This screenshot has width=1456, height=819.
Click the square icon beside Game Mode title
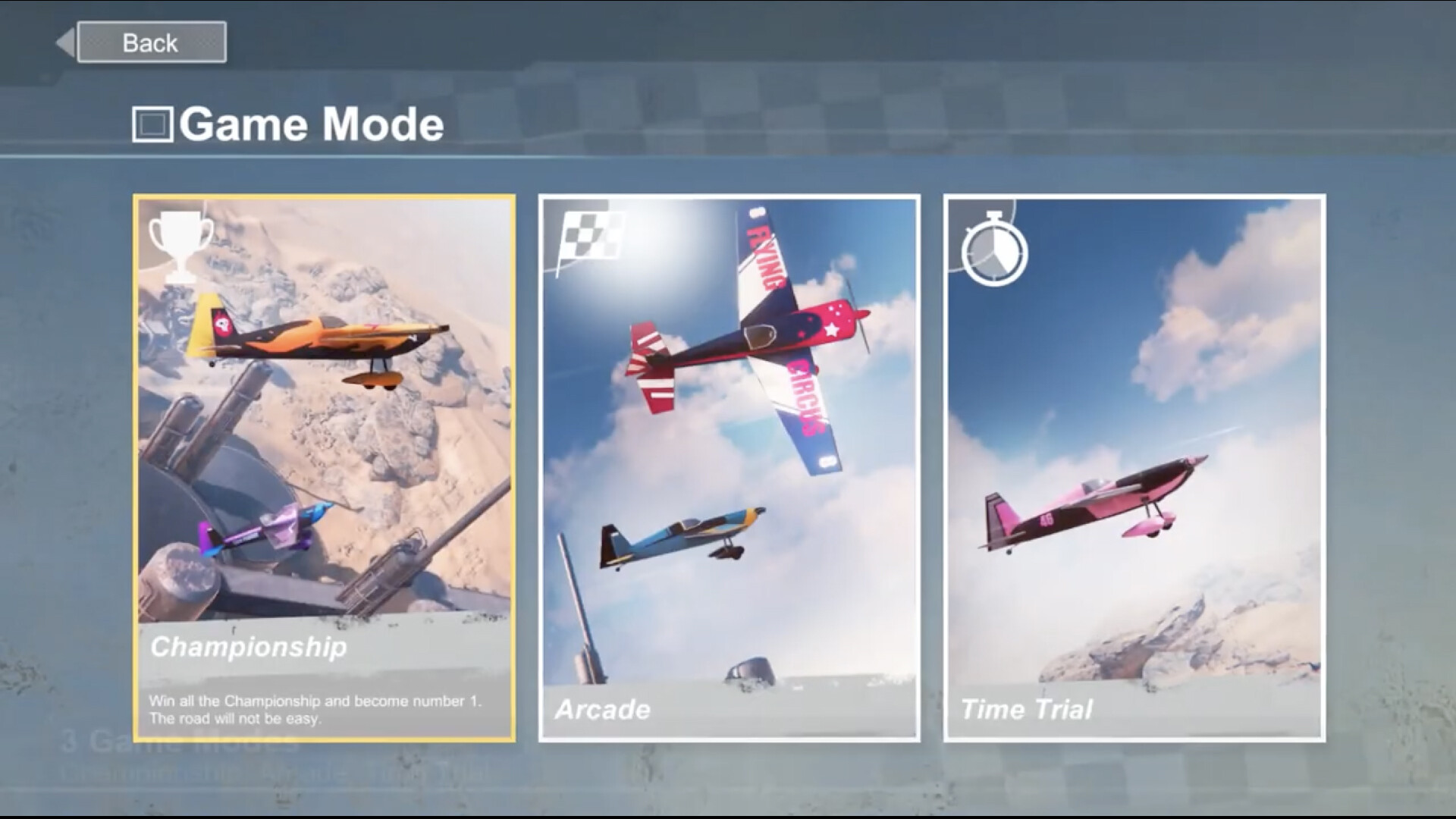pos(154,124)
